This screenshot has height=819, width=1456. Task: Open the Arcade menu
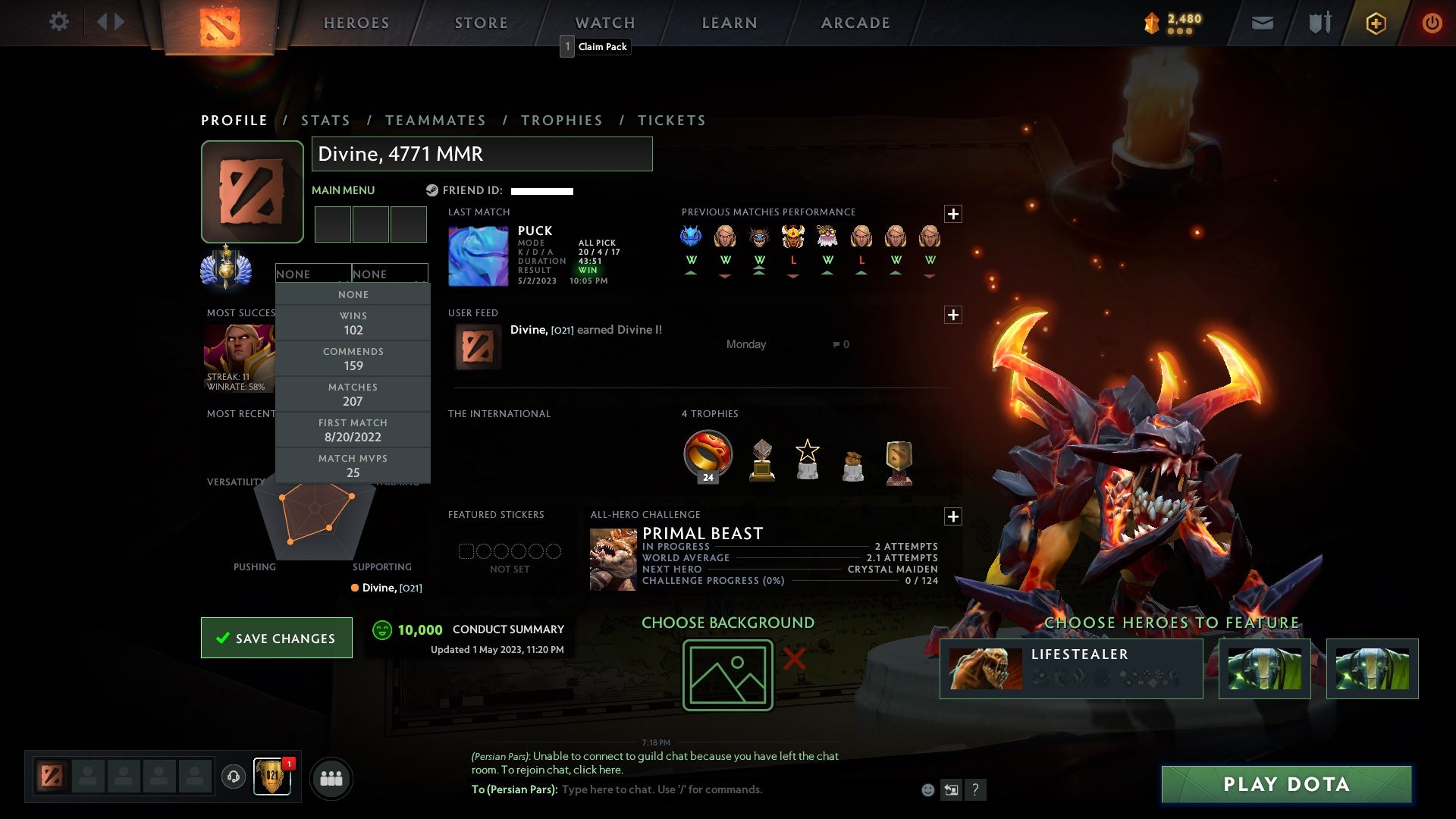click(855, 22)
